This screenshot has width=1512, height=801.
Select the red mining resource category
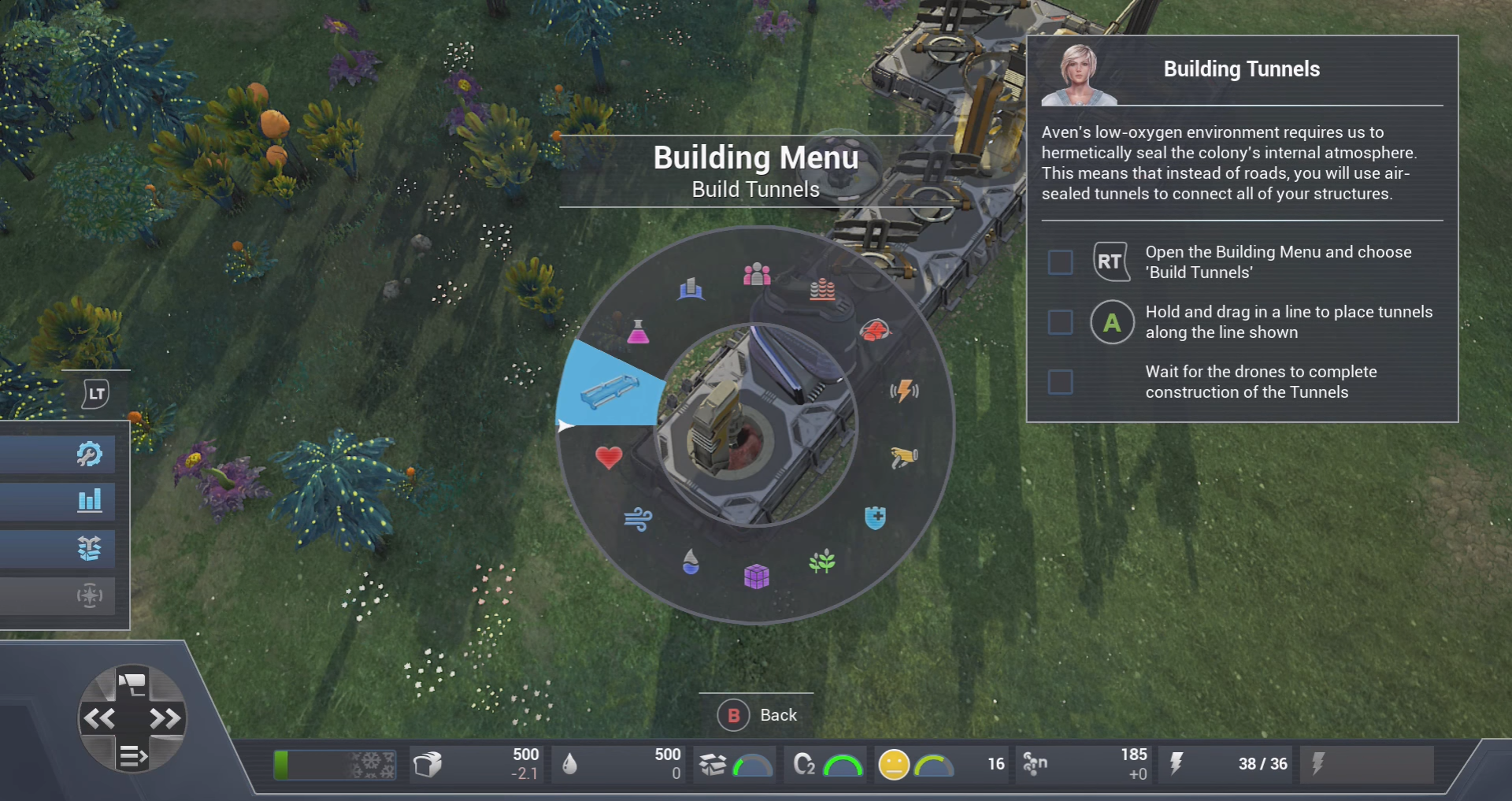pos(874,330)
